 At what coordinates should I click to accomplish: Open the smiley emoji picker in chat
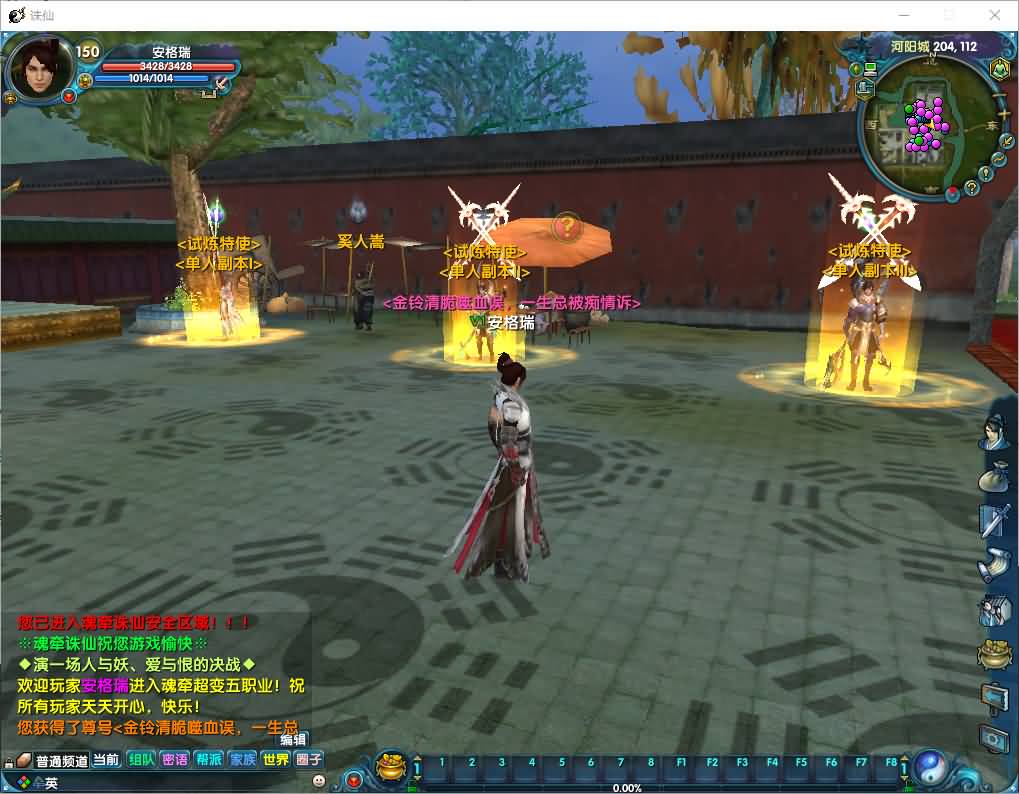coord(319,780)
